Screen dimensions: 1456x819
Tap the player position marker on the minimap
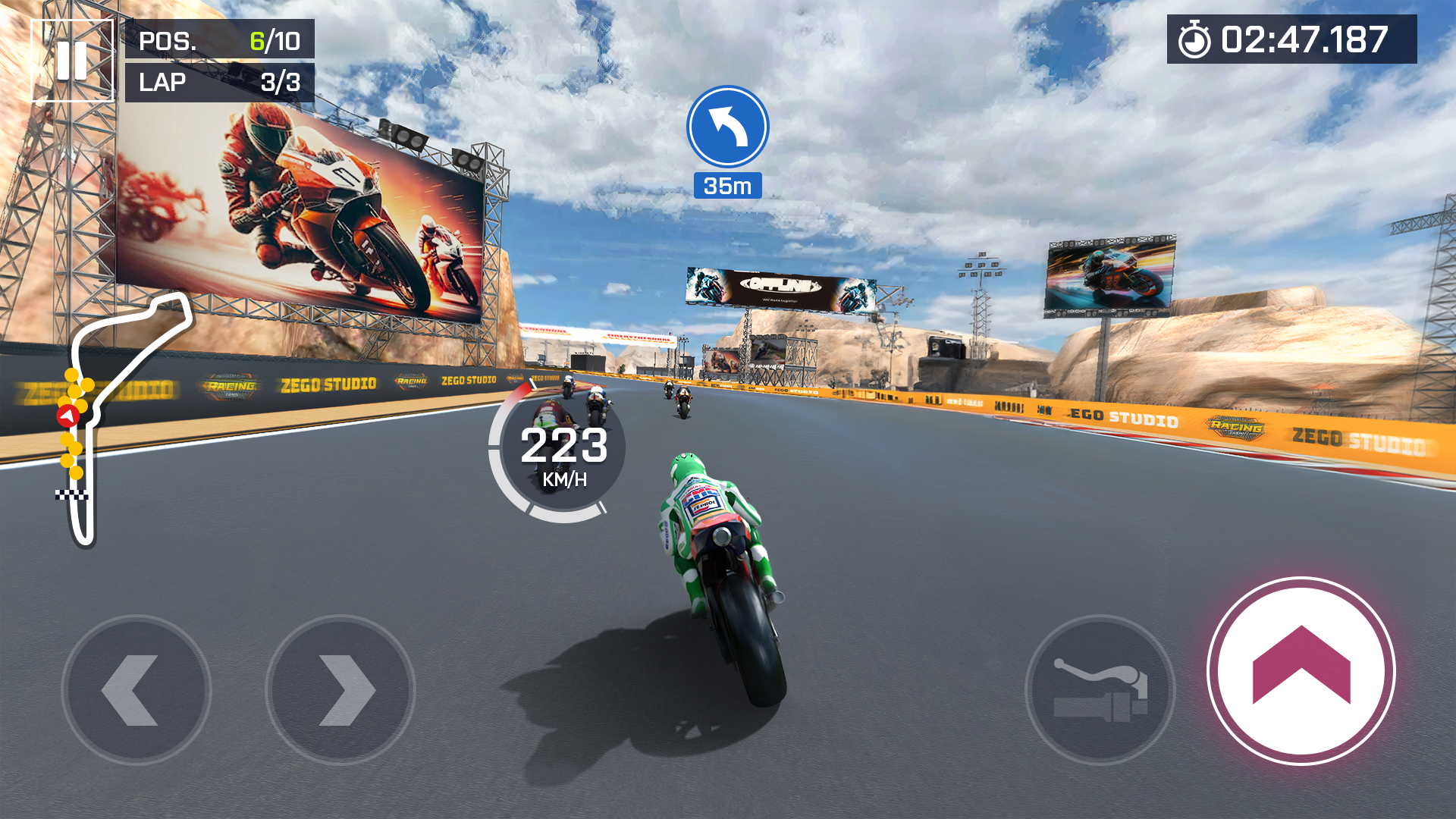(x=67, y=416)
